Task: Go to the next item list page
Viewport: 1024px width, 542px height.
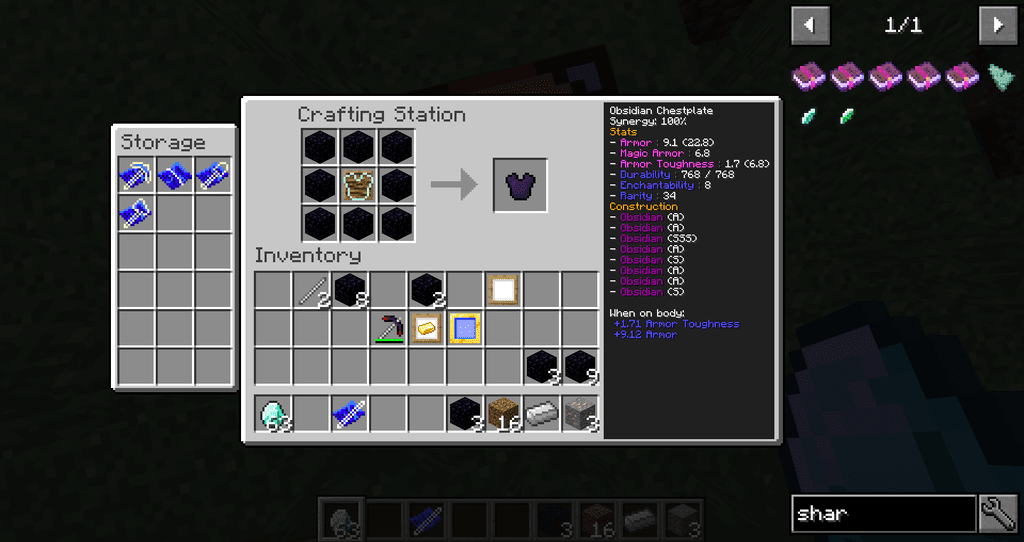Action: click(x=997, y=26)
